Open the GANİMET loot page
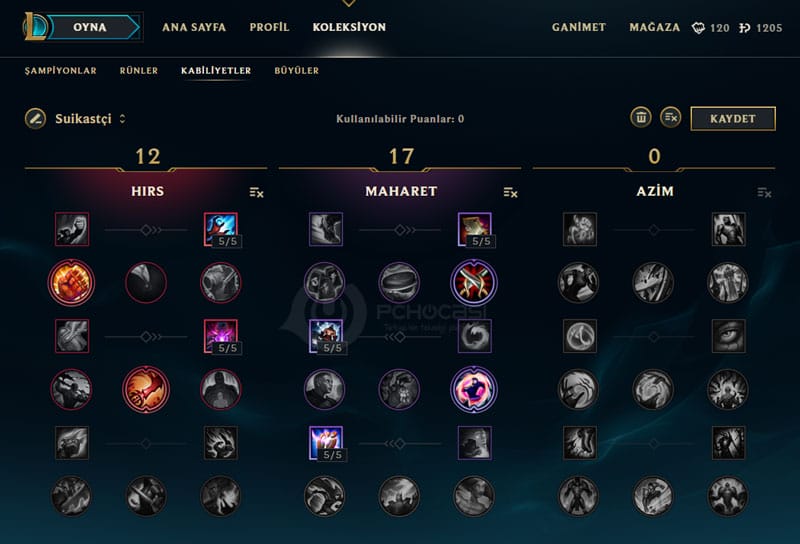The image size is (800, 544). (x=579, y=27)
